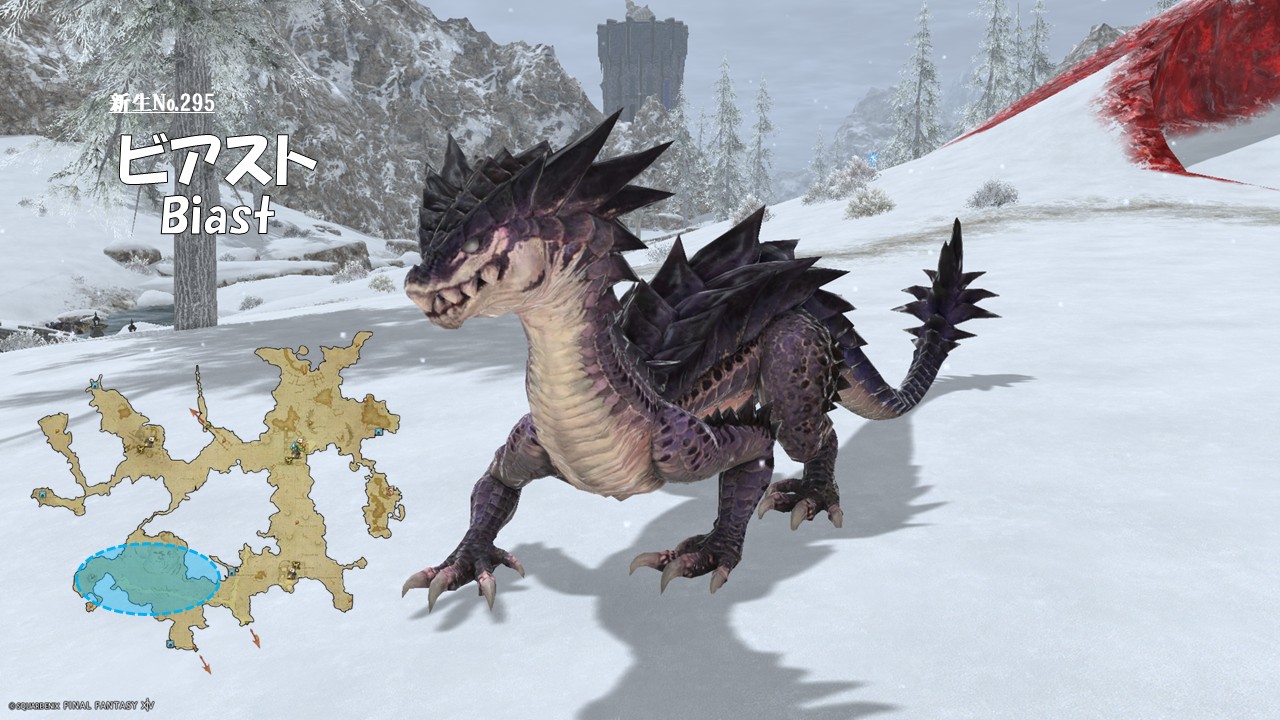The image size is (1280, 720).
Task: Click the blue highlighted zone on the map
Action: [x=147, y=579]
